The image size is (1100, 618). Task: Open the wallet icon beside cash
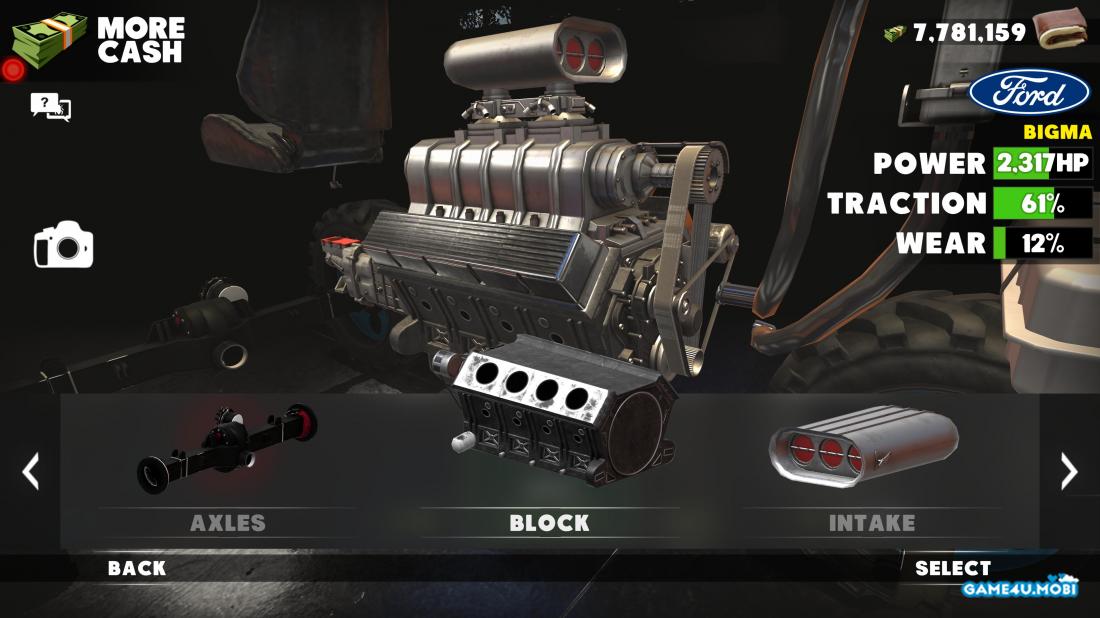tap(1060, 30)
